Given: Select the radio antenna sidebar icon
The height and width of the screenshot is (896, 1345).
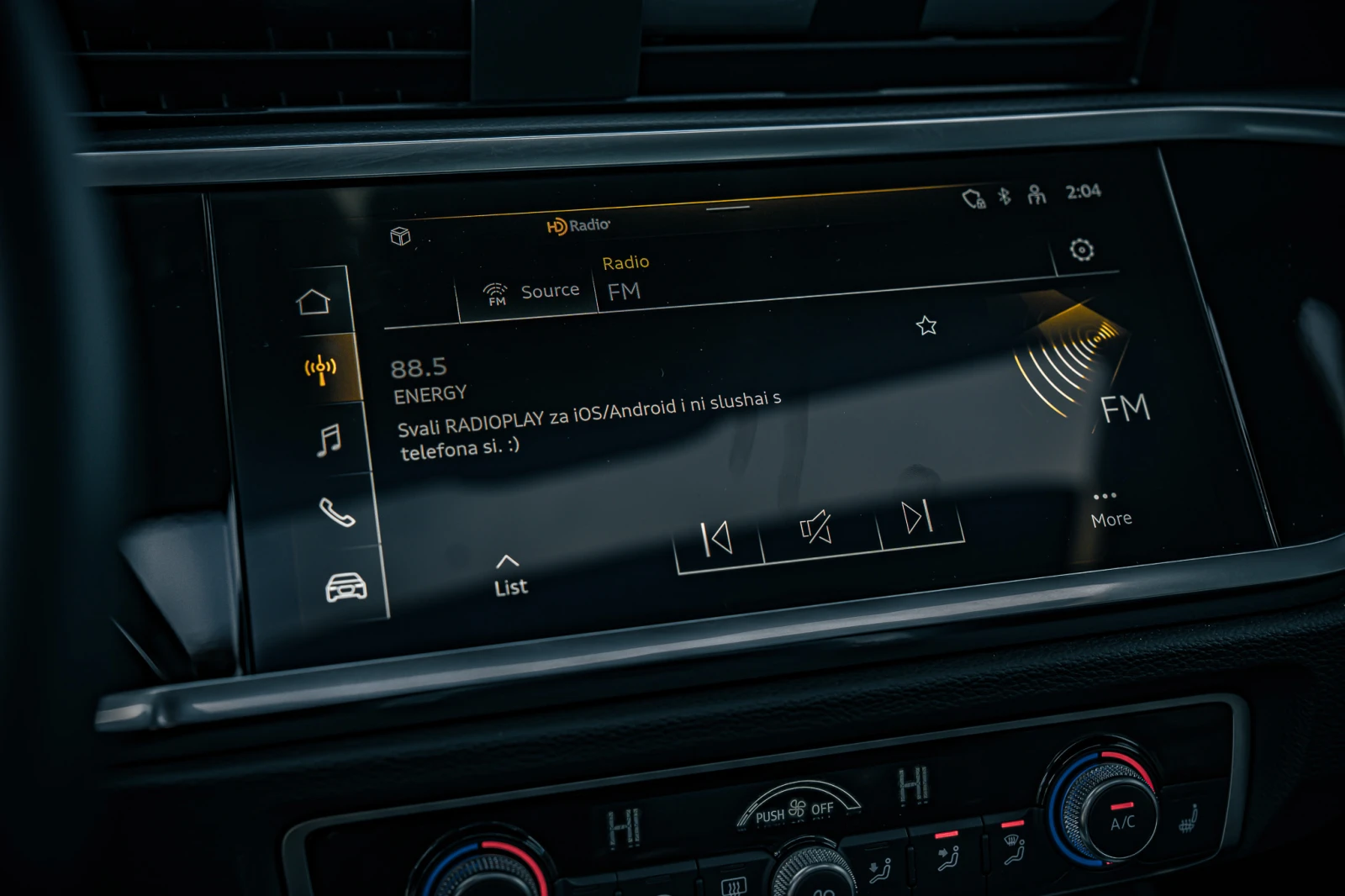Looking at the screenshot, I should 321,369.
